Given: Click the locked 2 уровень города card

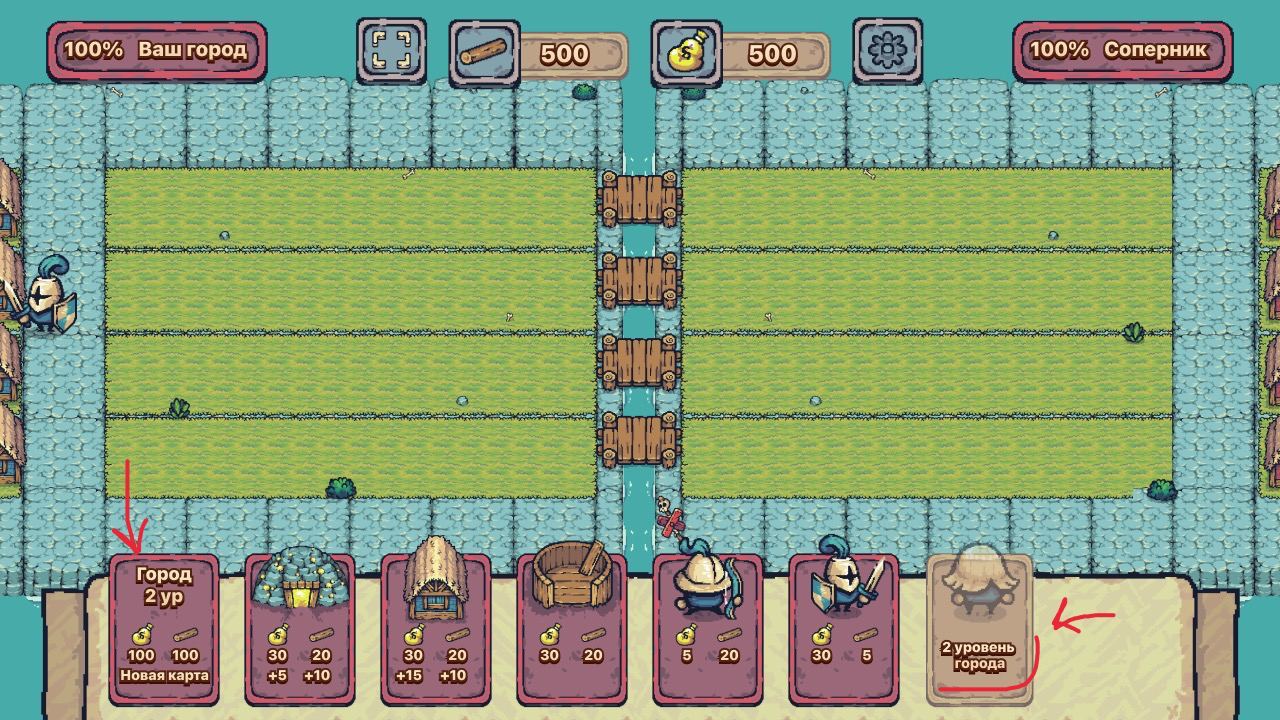Looking at the screenshot, I should click(980, 628).
